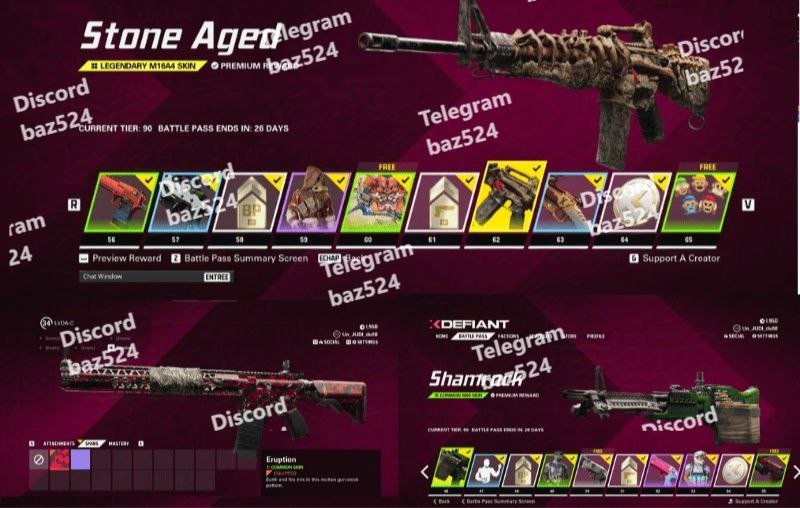This screenshot has width=800, height=508.
Task: Open the Factions tab in the top navigation
Action: coord(507,336)
